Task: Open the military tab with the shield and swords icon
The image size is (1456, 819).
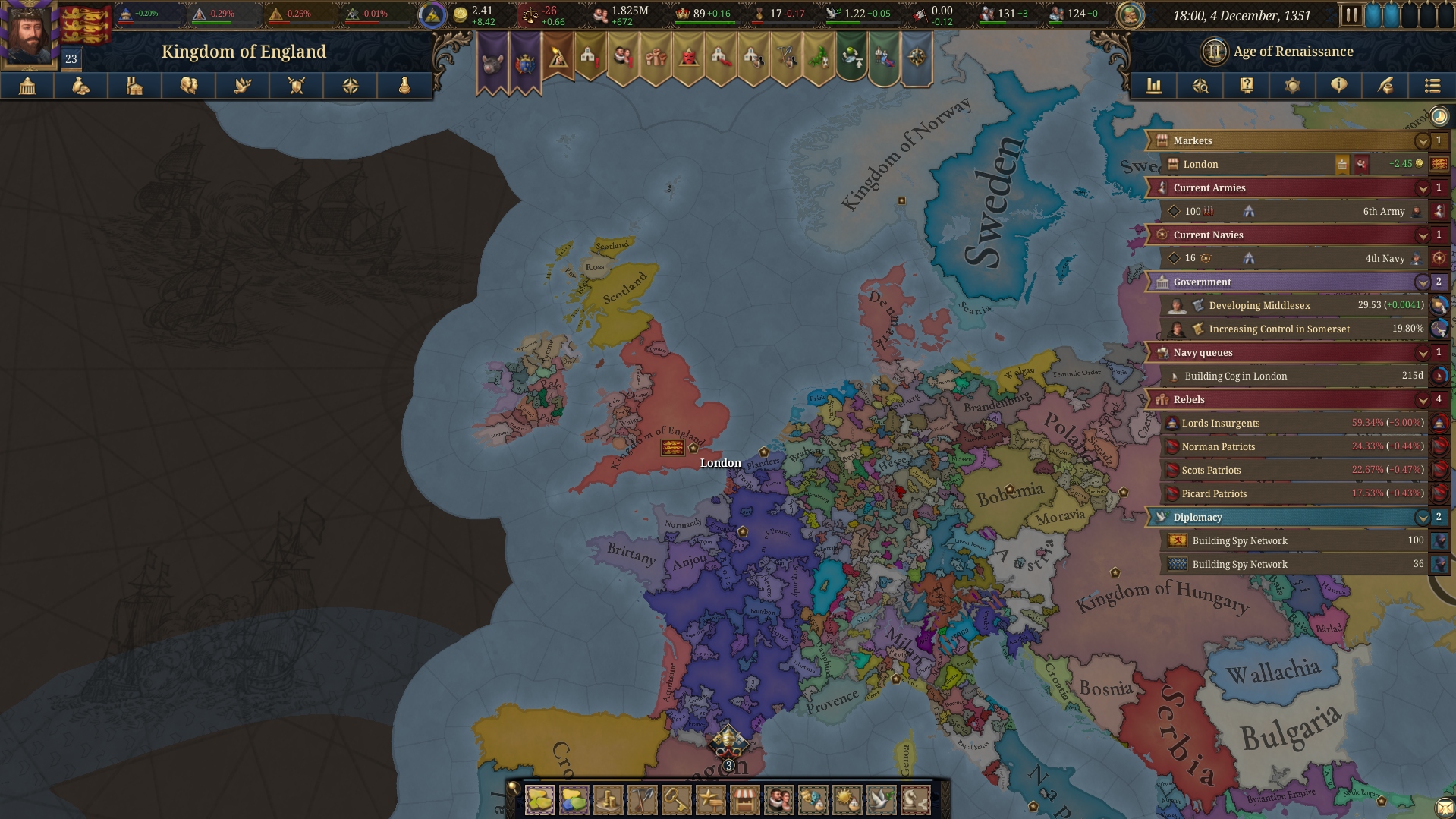Action: (x=297, y=86)
